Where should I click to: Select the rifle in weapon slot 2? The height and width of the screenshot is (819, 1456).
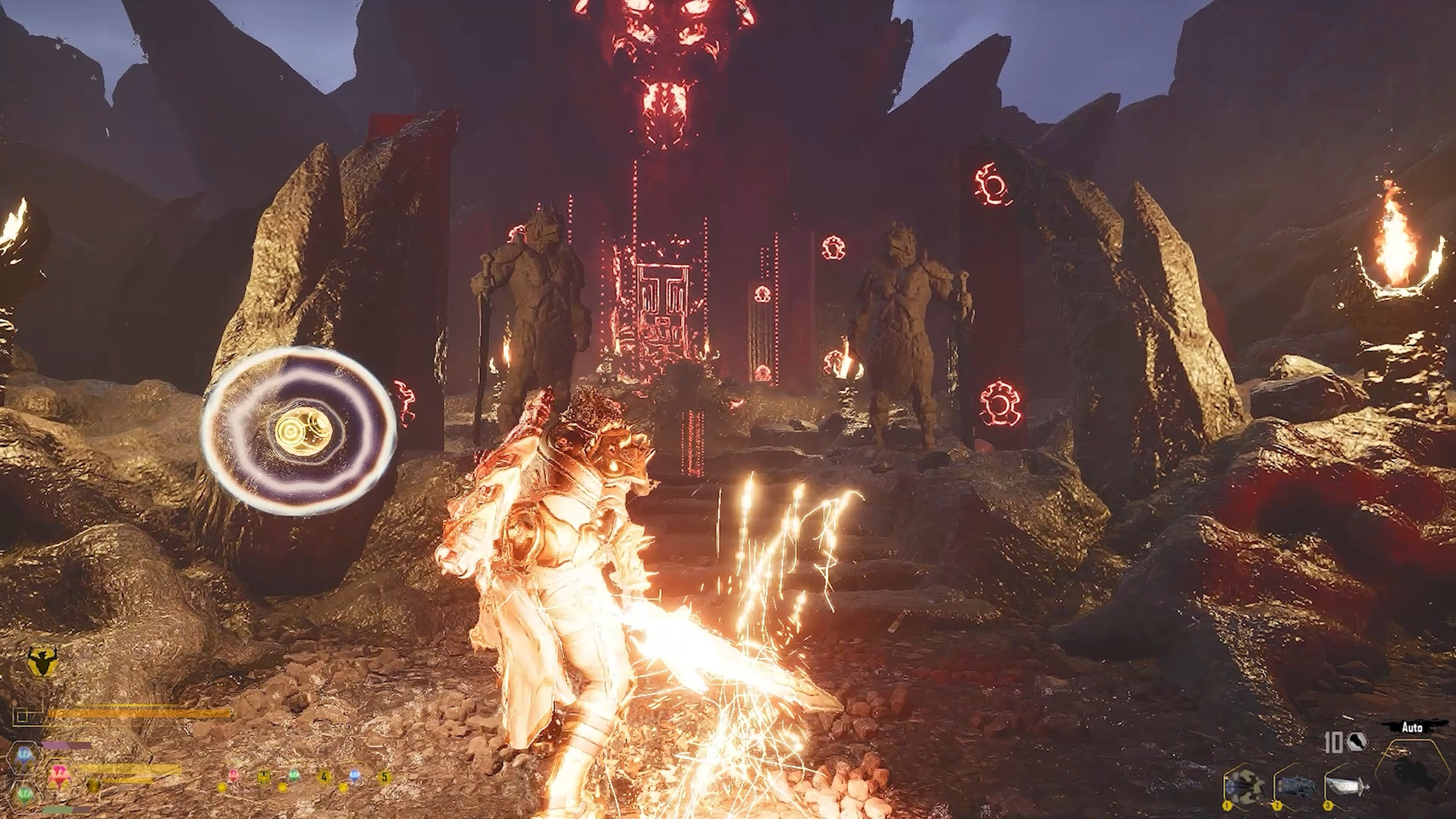(x=1297, y=786)
